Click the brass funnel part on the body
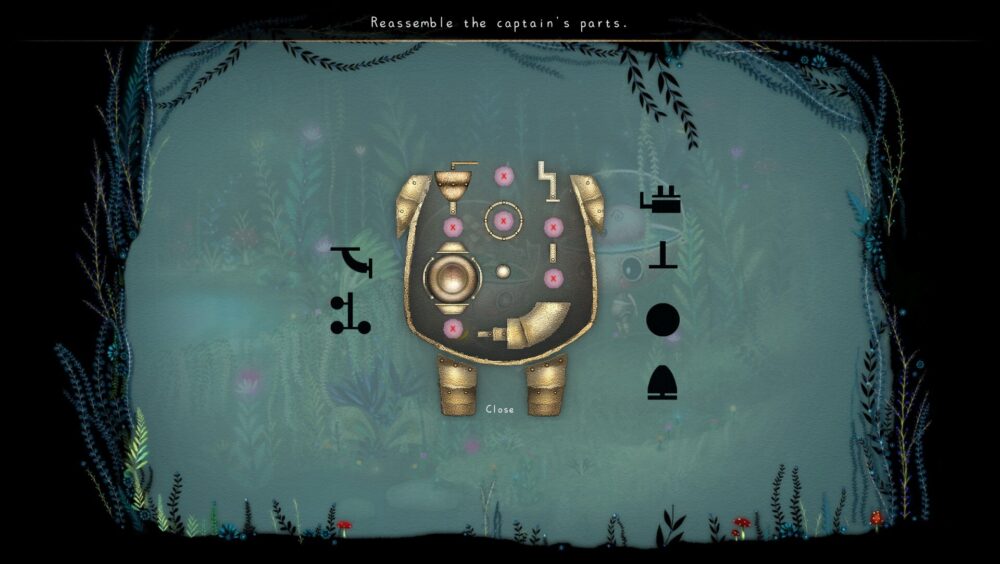 [452, 184]
